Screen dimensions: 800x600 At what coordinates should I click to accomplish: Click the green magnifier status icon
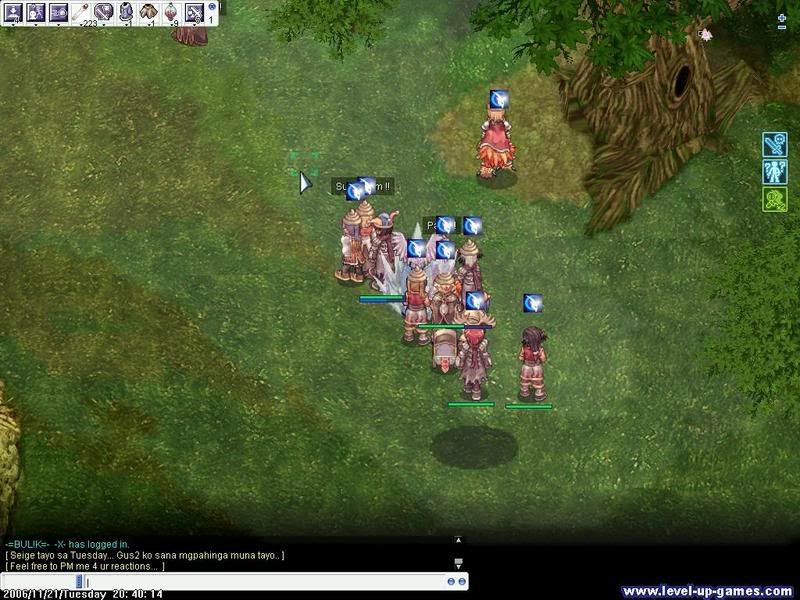(x=775, y=199)
